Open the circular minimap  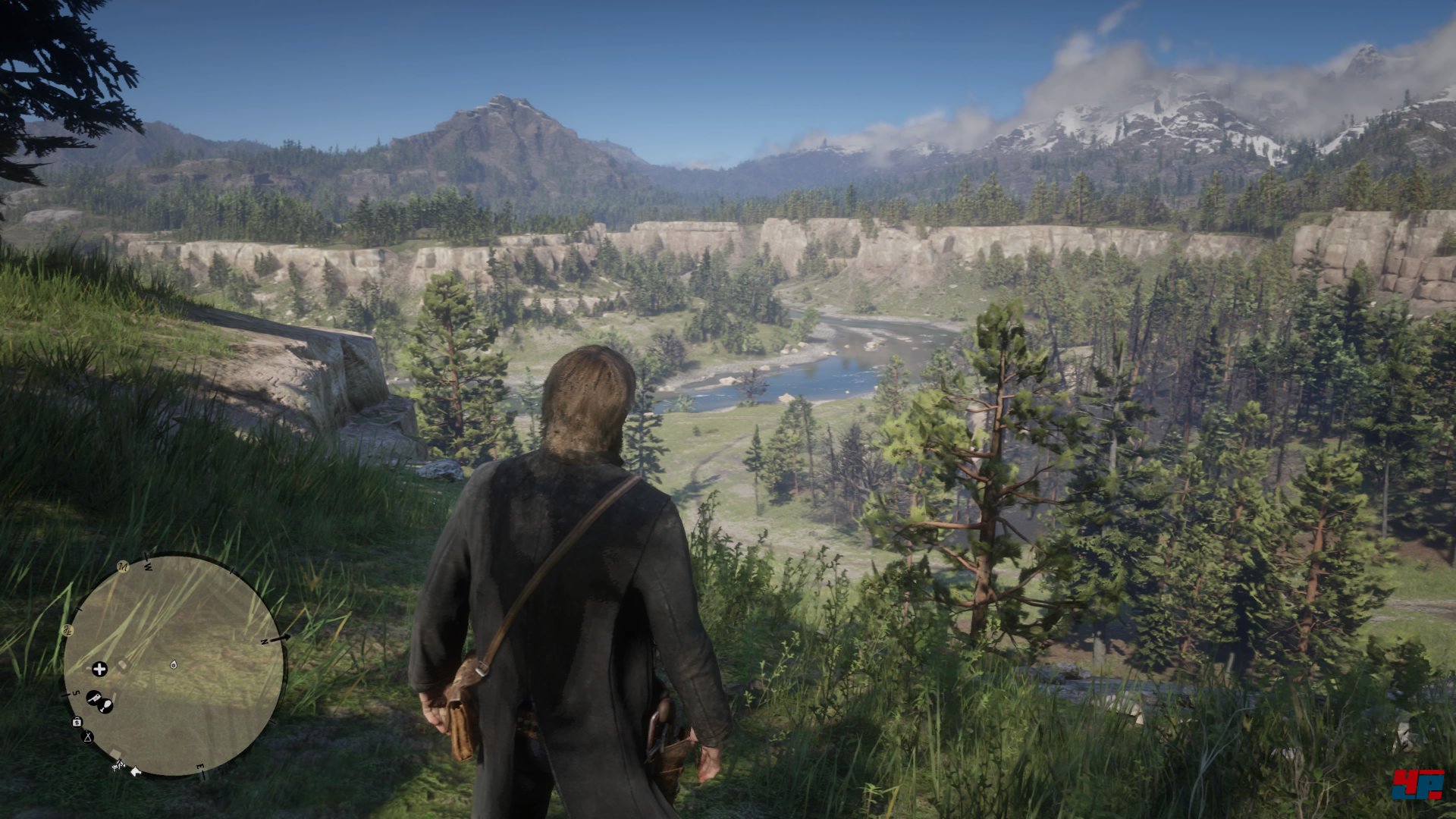point(174,665)
